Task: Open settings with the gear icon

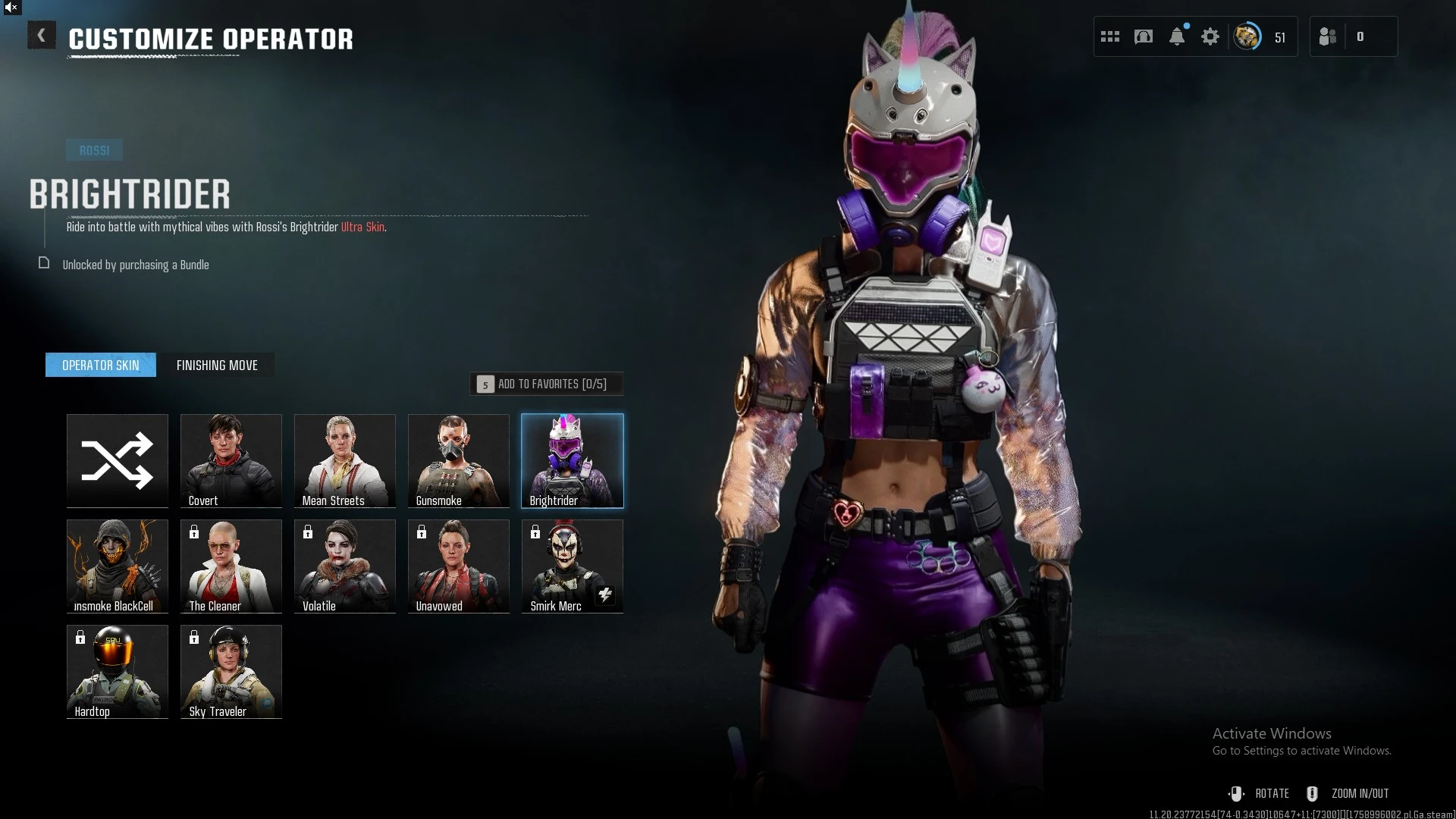Action: tap(1210, 36)
